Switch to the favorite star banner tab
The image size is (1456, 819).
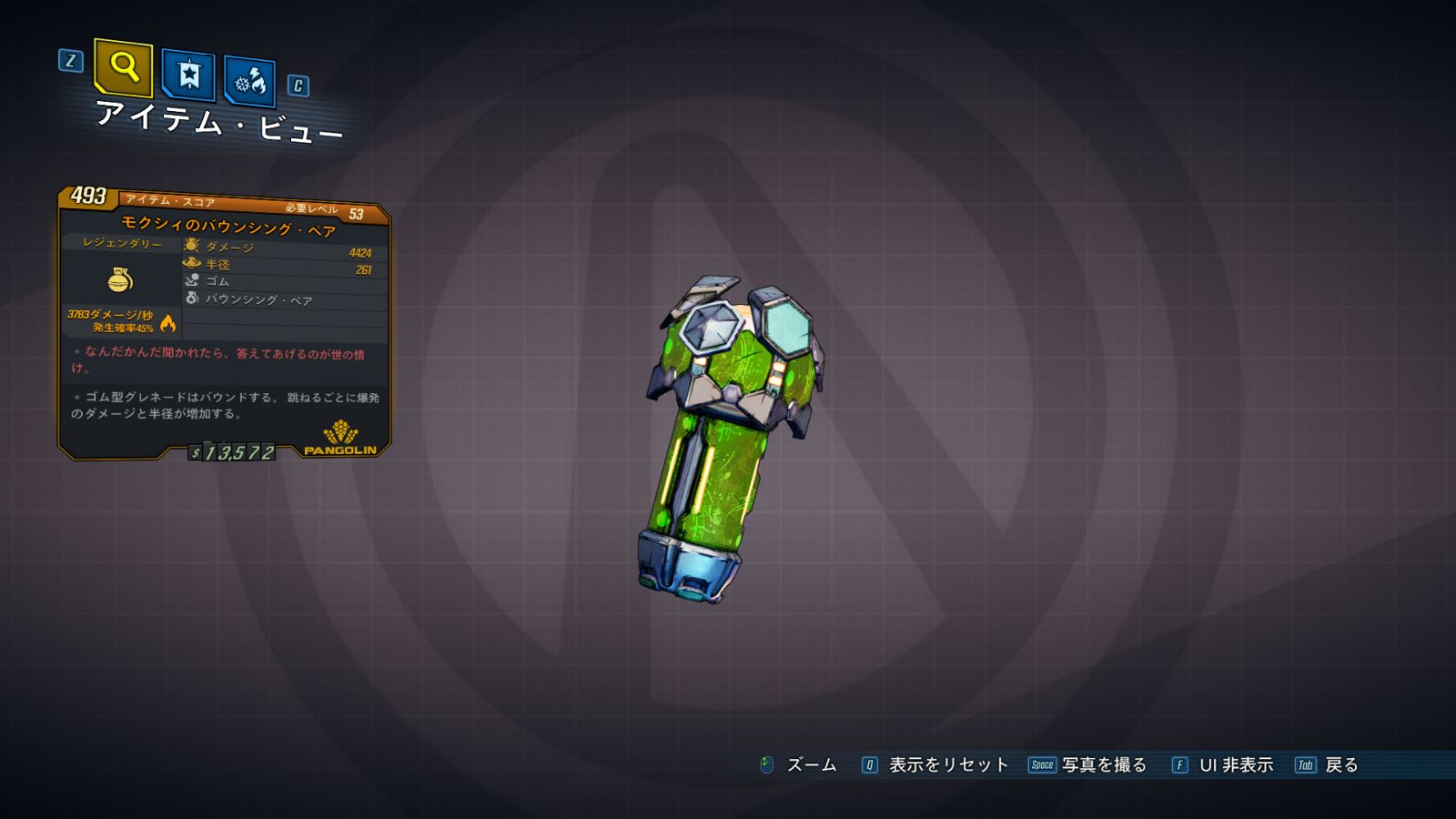pos(188,75)
